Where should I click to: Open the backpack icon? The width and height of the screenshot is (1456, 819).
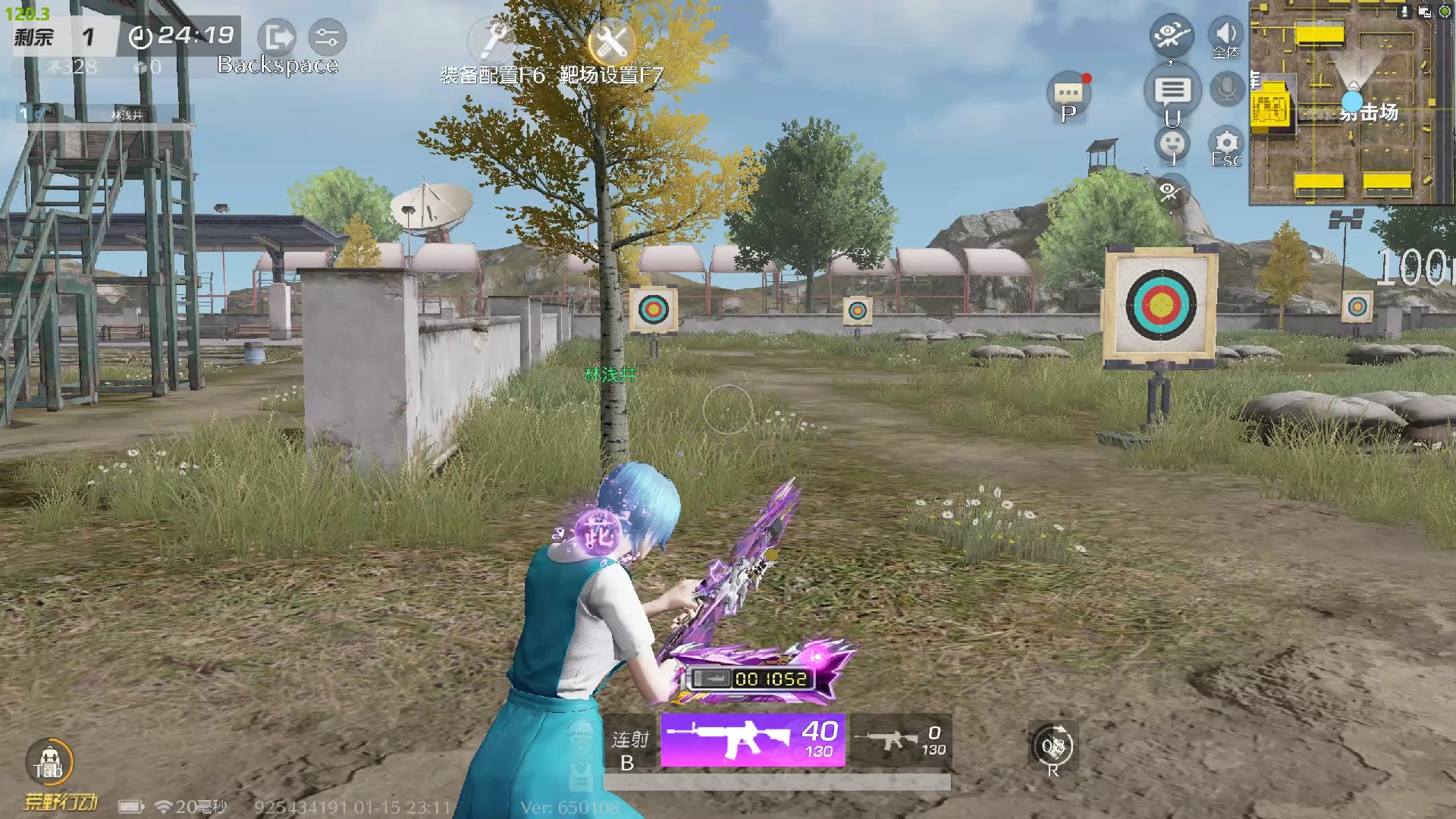pos(49,761)
